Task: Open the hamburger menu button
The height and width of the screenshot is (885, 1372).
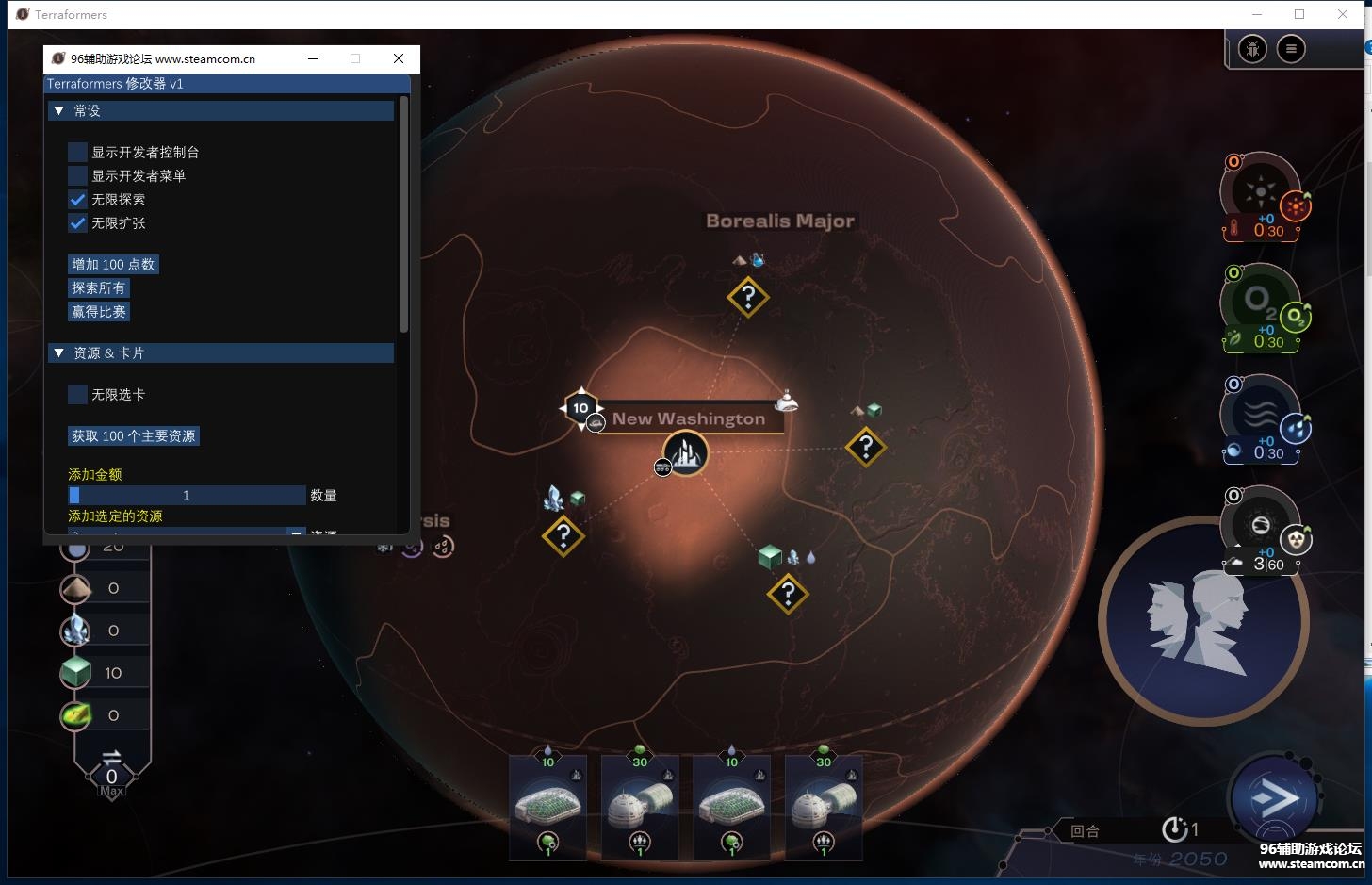Action: [1291, 49]
